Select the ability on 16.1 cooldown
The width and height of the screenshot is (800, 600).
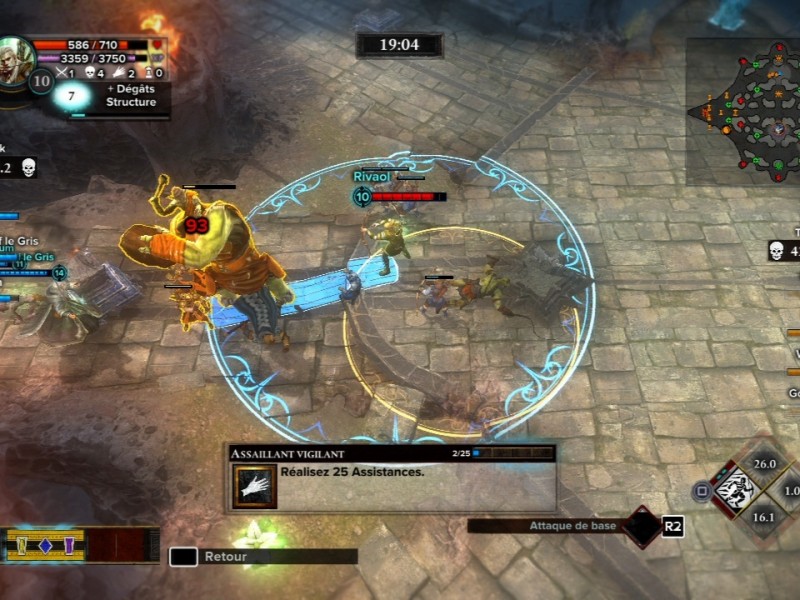click(764, 517)
